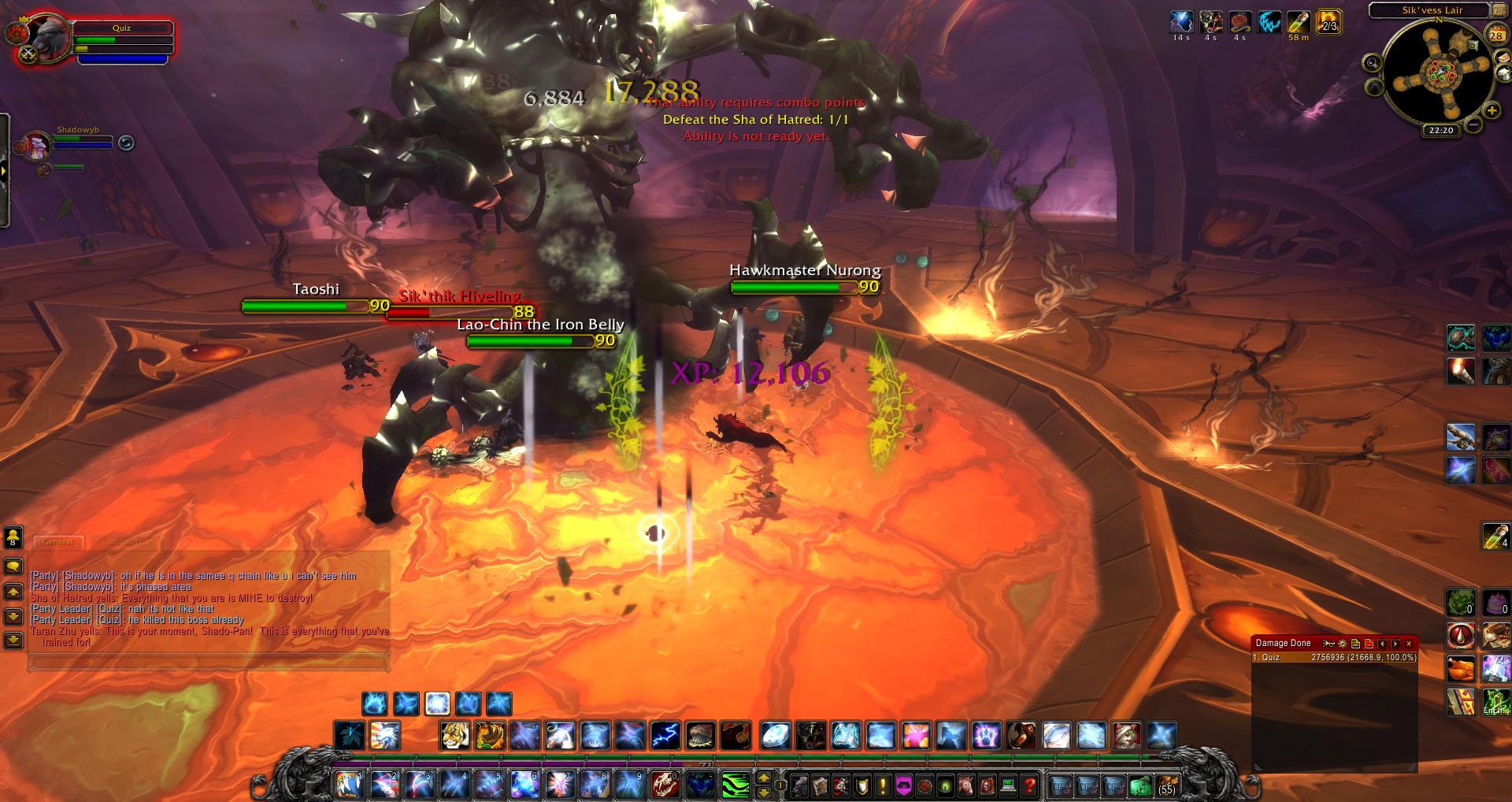
Task: Open the calendar showing day 28
Action: point(1495,34)
